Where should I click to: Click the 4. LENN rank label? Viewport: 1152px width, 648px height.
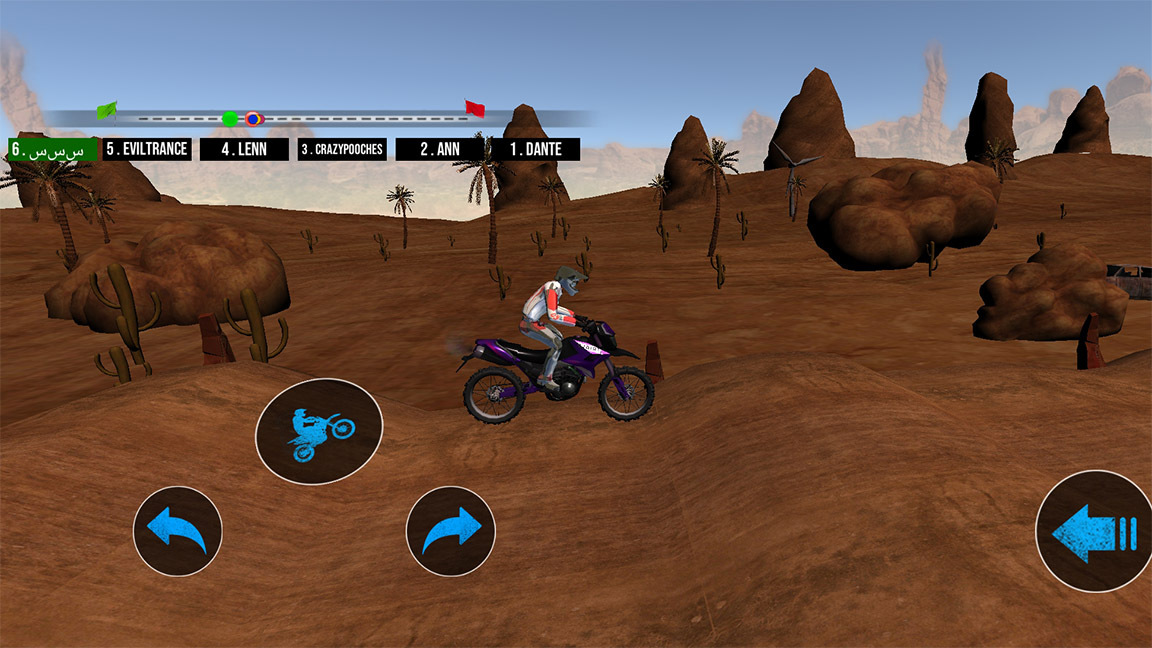[244, 149]
